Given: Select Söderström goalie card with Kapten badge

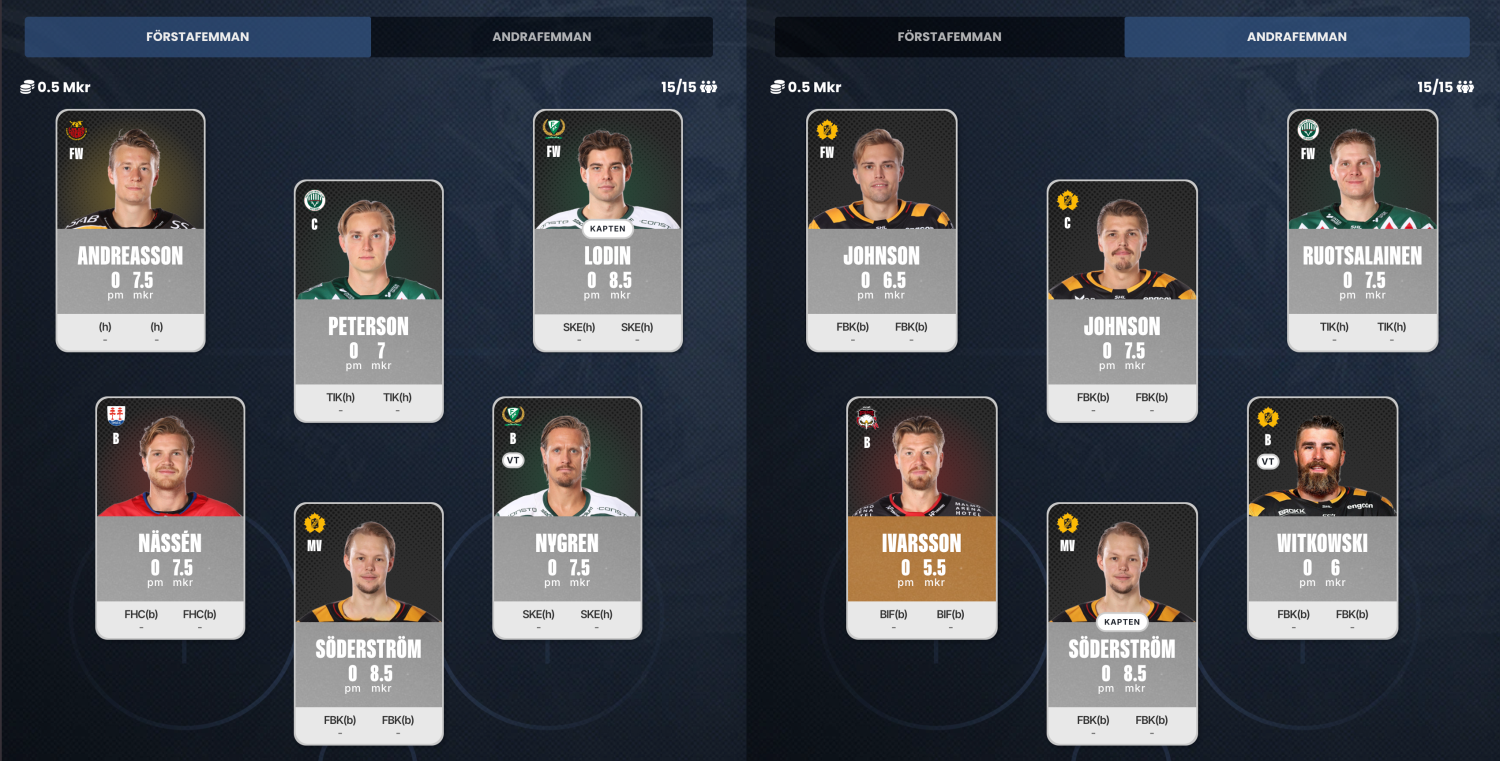Looking at the screenshot, I should (1121, 623).
